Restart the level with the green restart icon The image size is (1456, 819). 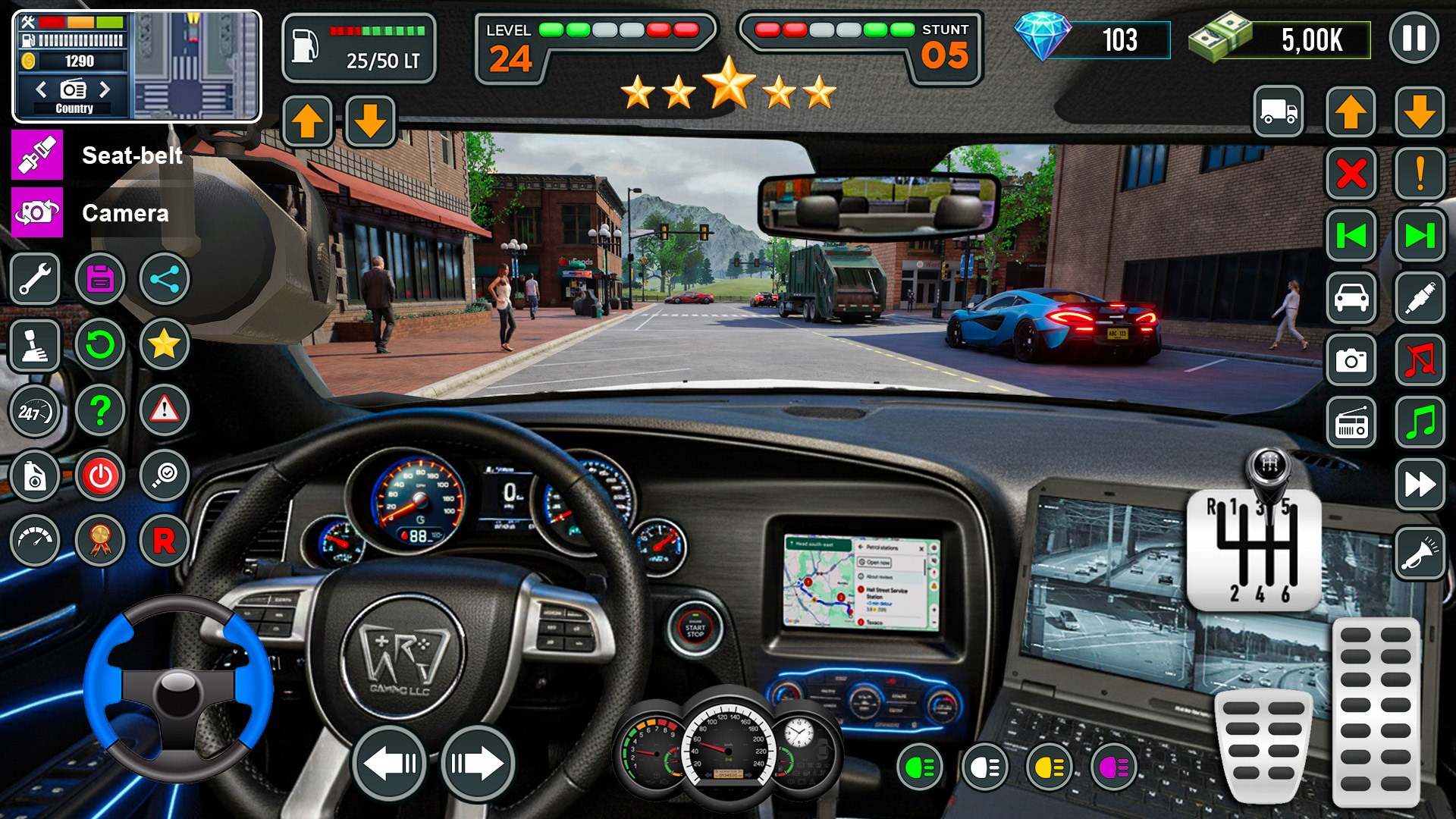pos(100,344)
